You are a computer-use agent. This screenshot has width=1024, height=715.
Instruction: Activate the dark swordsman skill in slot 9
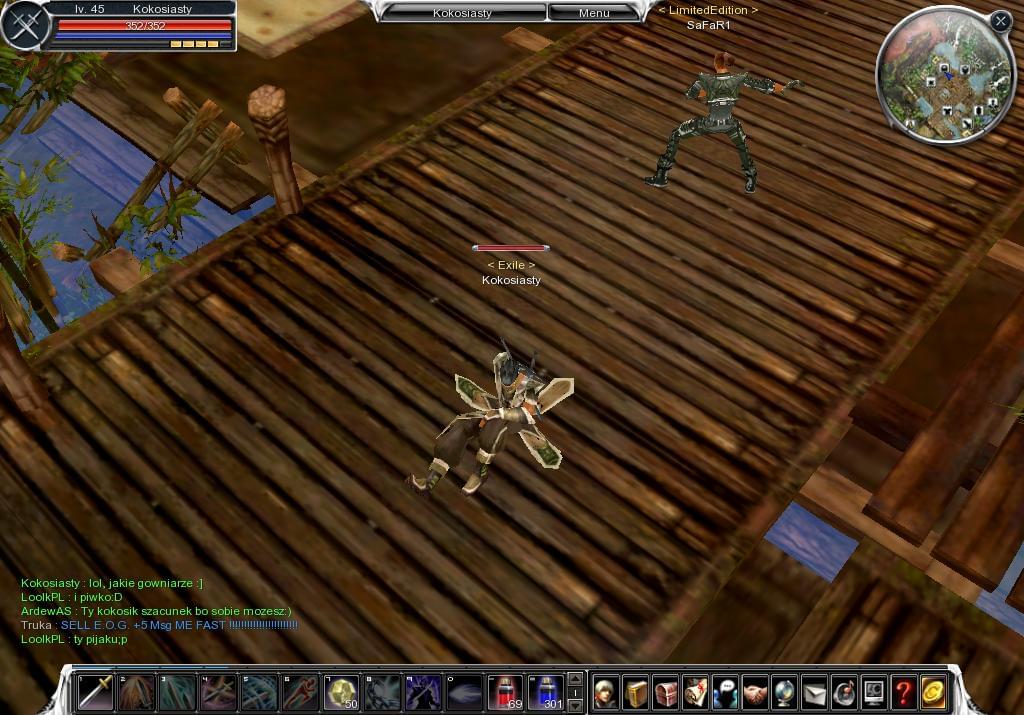(423, 691)
